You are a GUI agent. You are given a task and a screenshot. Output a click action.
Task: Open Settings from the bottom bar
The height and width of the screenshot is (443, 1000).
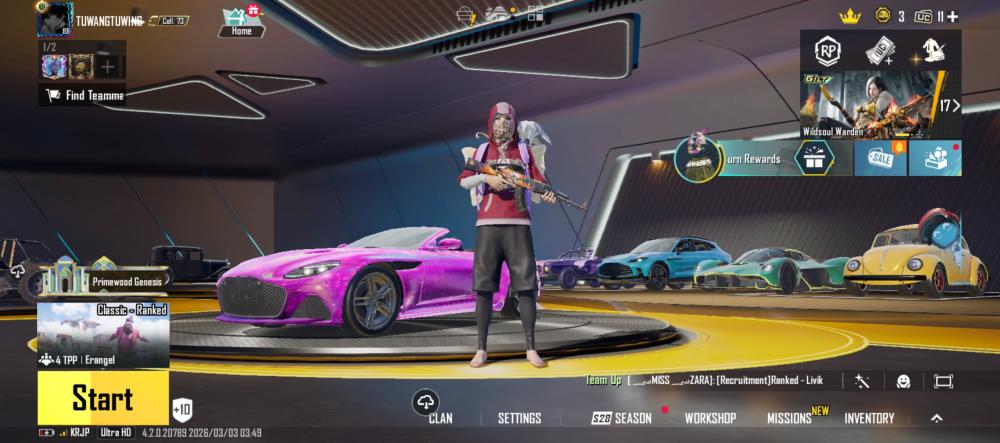(519, 418)
